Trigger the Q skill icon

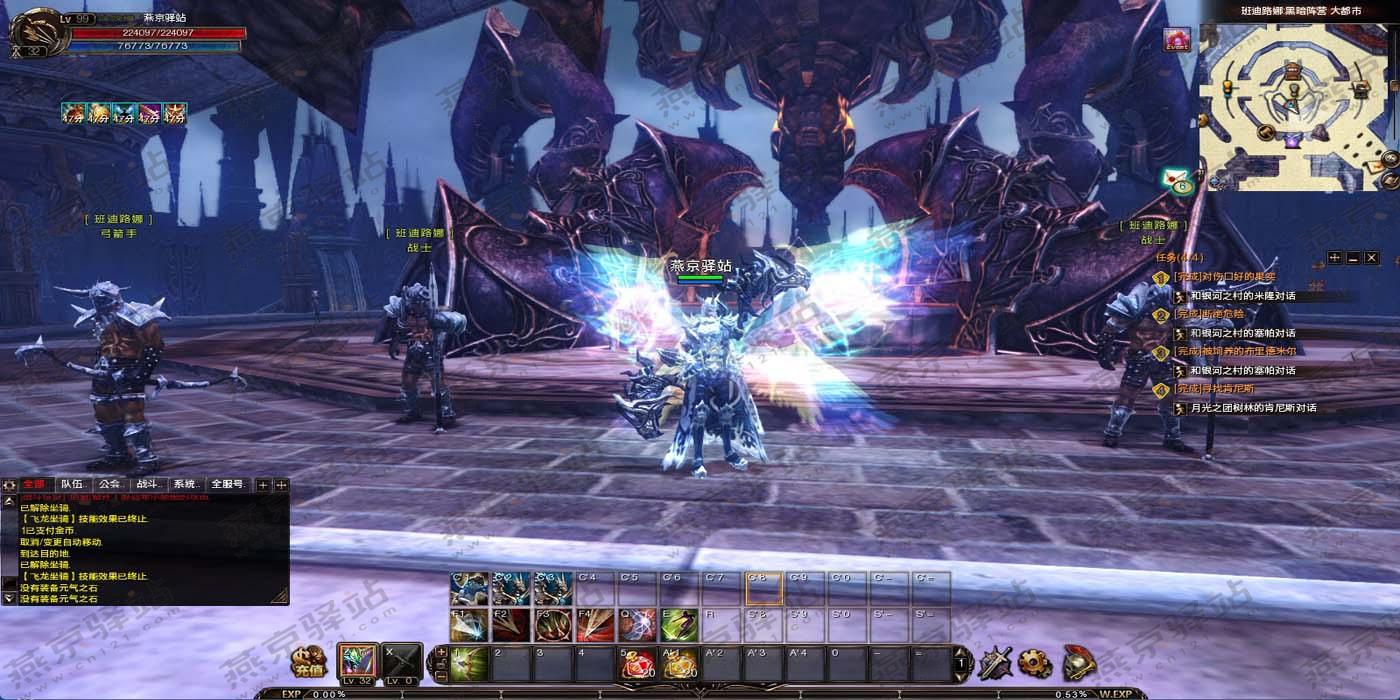coord(637,625)
